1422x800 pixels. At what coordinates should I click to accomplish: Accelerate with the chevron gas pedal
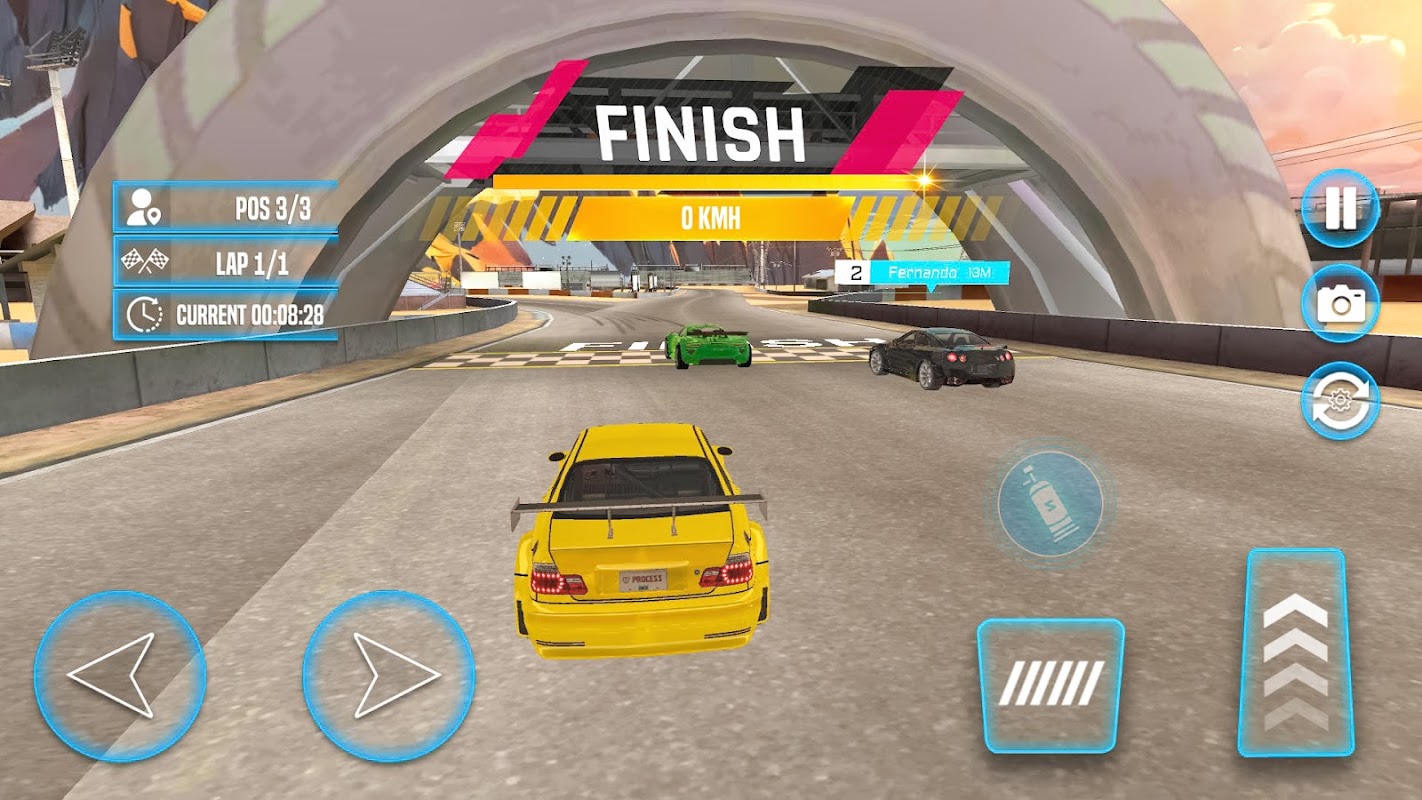pos(1296,652)
